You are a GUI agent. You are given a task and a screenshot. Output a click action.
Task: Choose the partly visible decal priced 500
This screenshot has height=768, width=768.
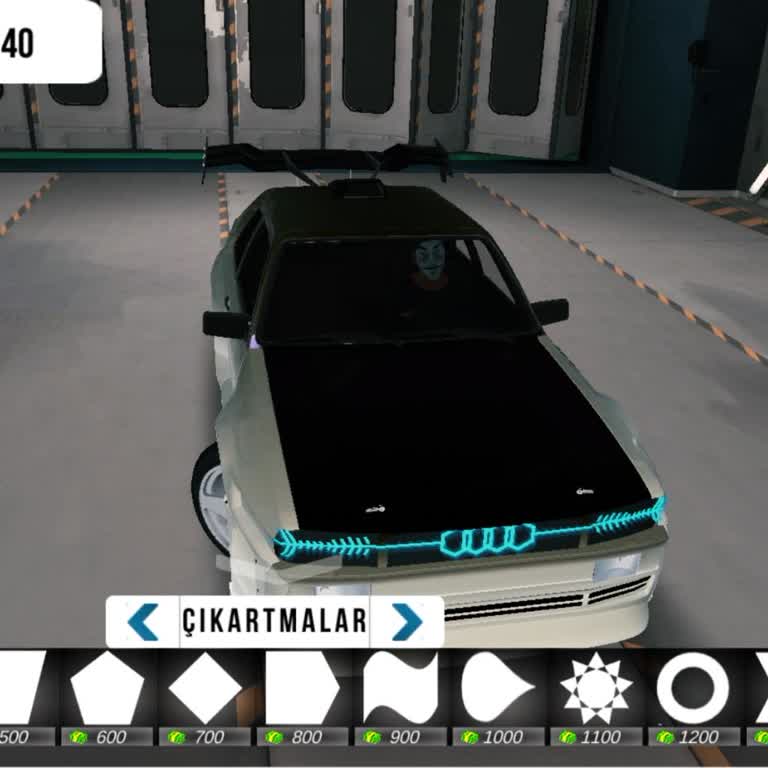[22, 690]
